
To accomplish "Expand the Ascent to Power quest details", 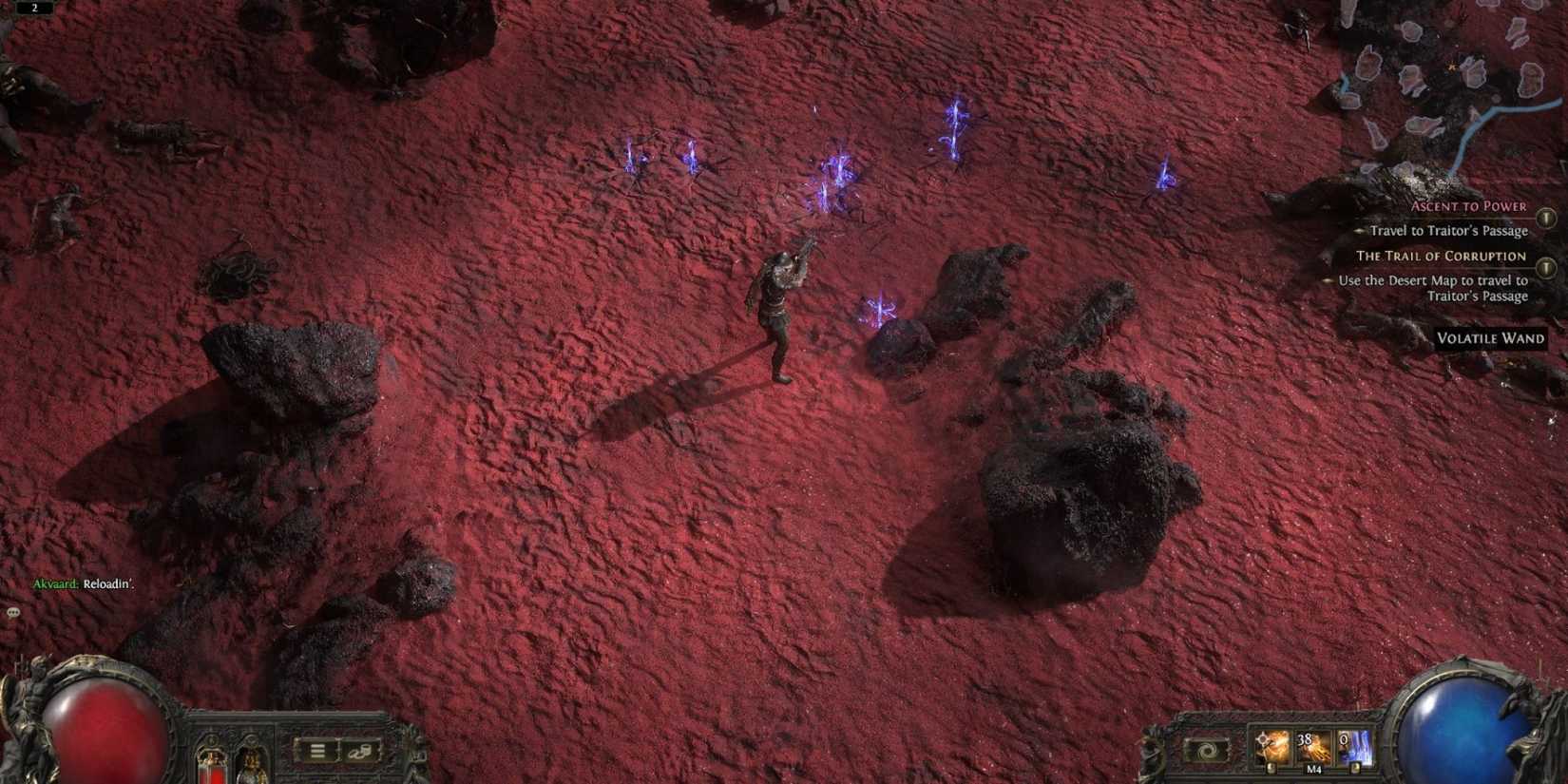I will tap(1468, 206).
